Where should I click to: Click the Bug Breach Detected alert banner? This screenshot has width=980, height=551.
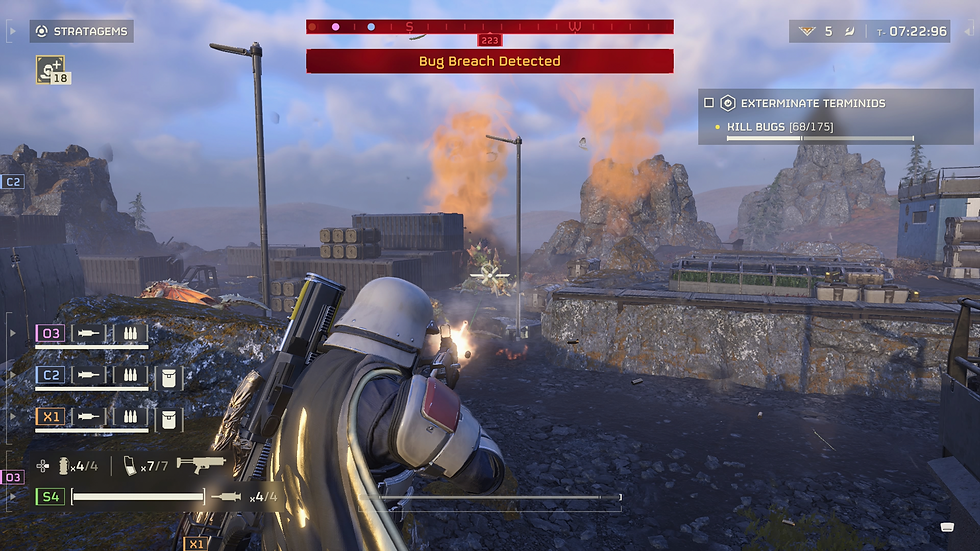click(x=489, y=61)
